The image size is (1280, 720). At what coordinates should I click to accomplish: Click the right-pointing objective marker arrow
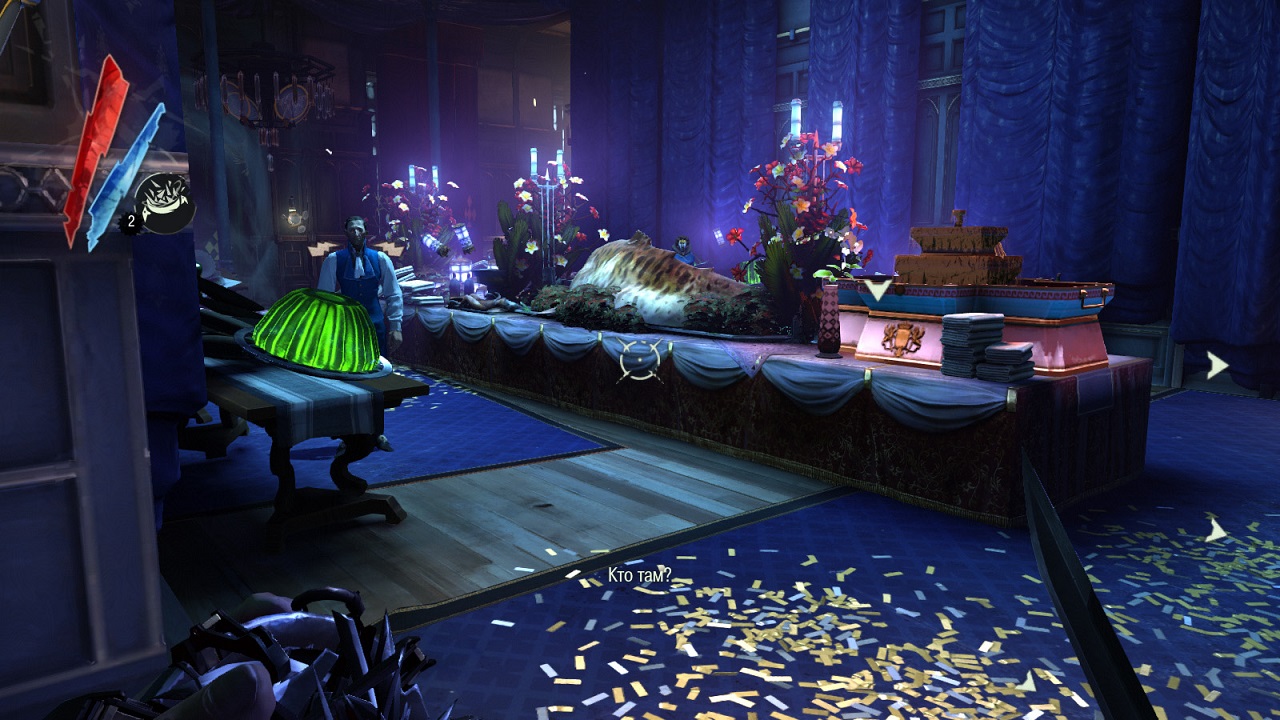1217,365
